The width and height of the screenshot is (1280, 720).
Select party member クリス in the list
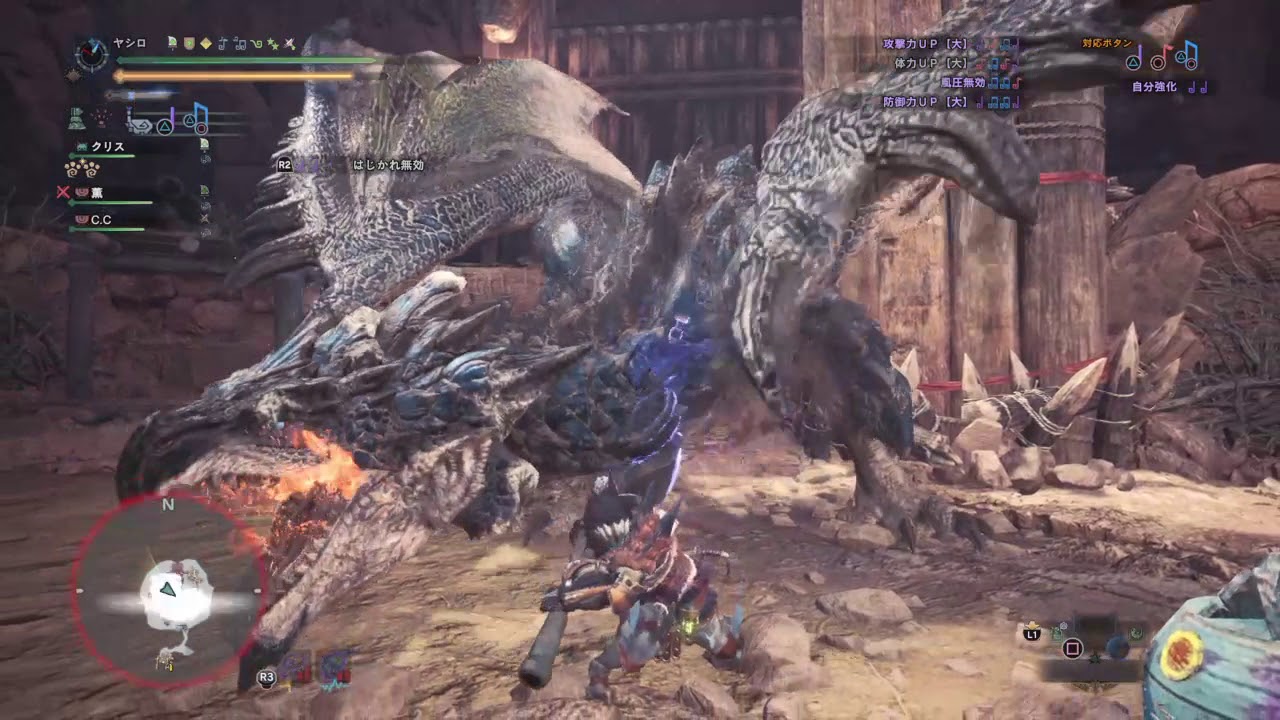click(107, 147)
